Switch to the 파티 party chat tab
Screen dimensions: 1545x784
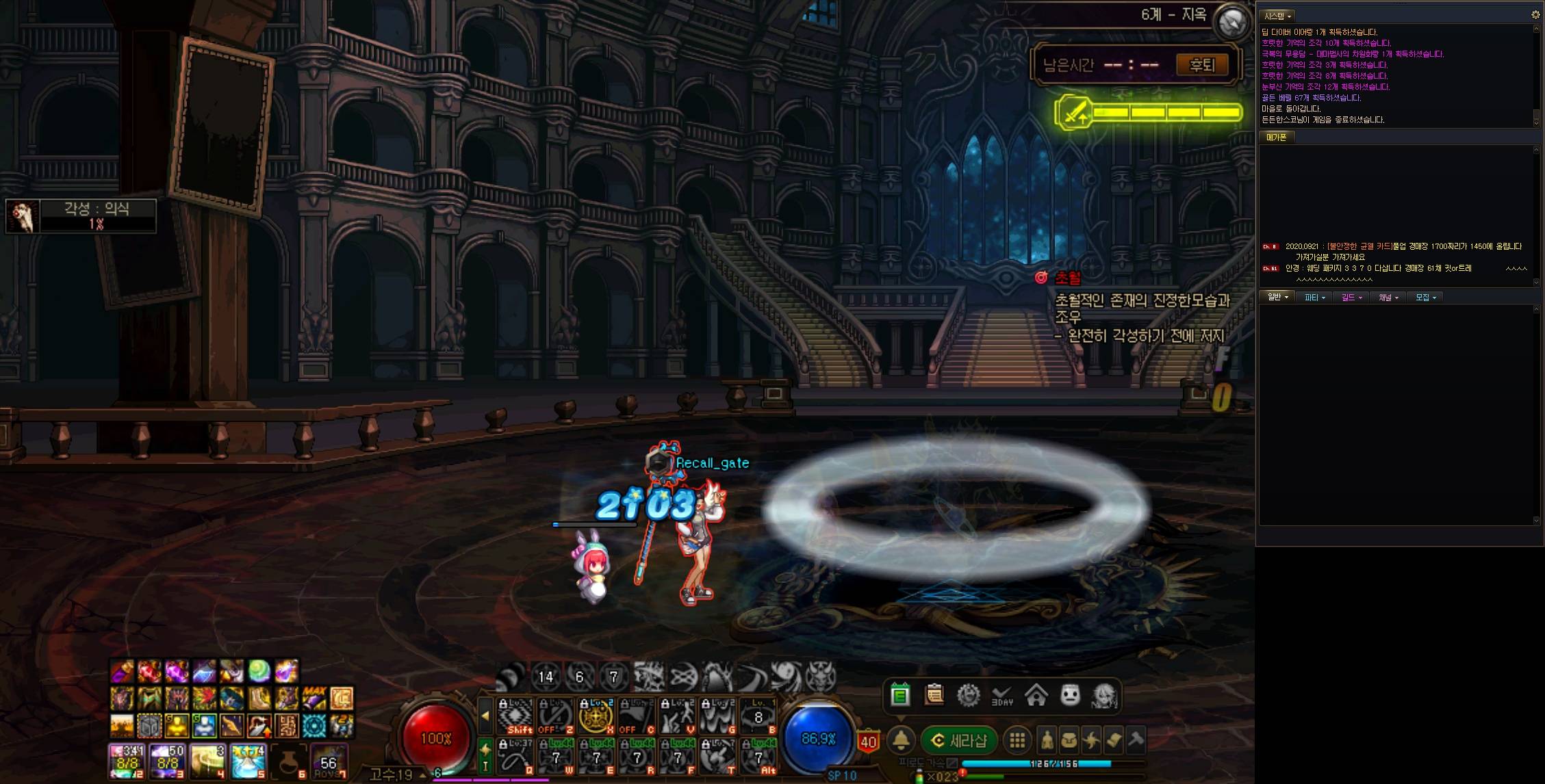point(1314,298)
